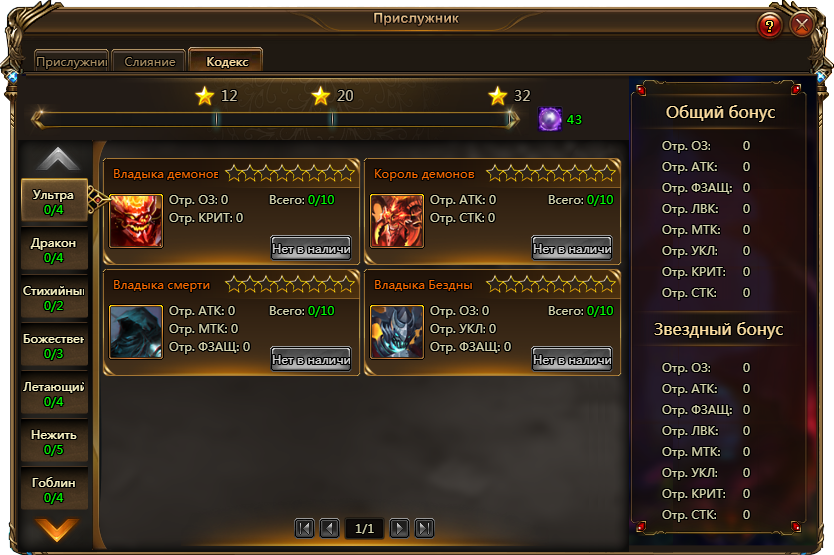Click Владыка смерти's Нет в наличии button
Viewport: 834px width, 555px height.
pyautogui.click(x=311, y=359)
